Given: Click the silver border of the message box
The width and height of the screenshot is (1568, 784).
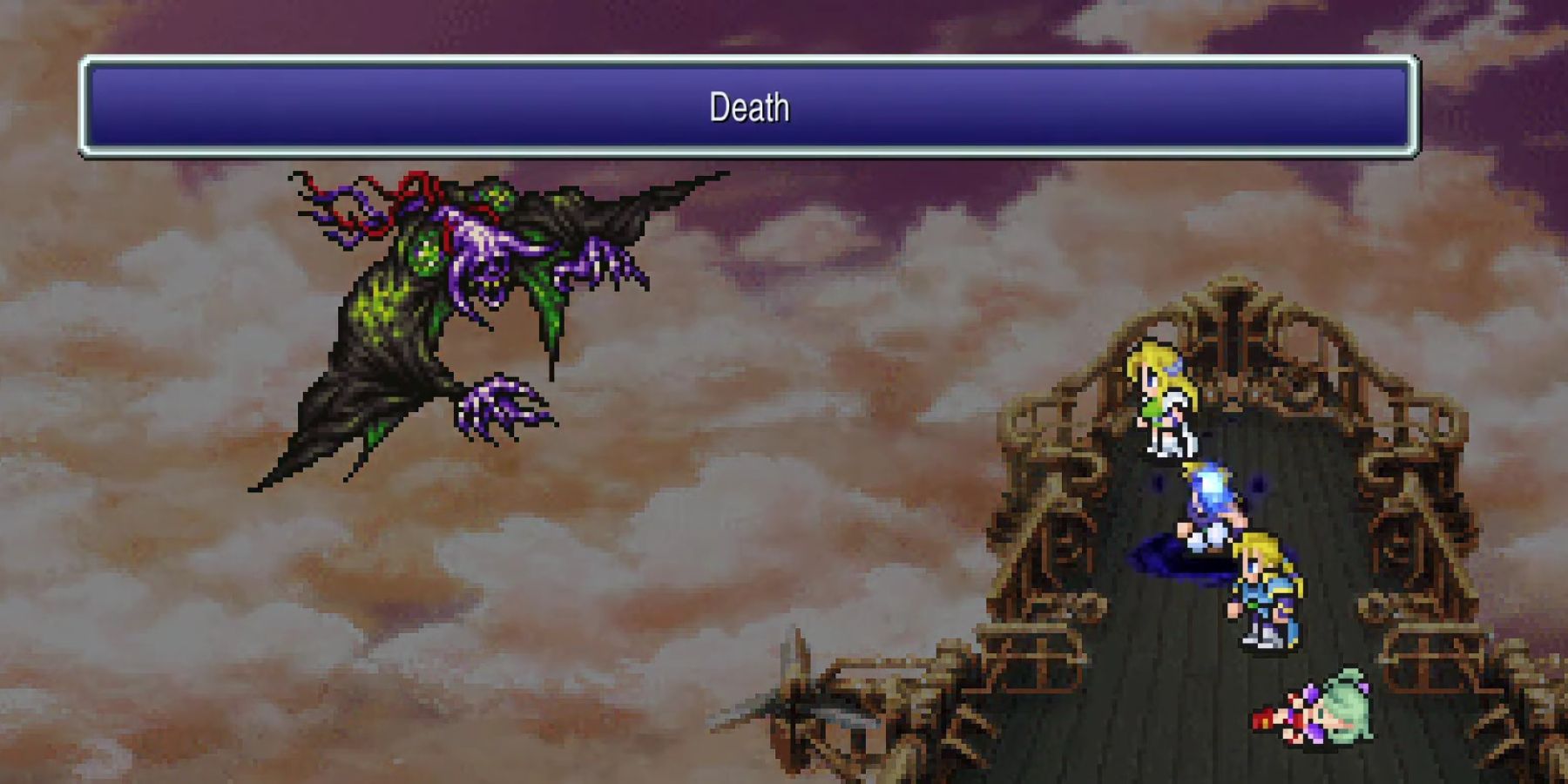Looking at the screenshot, I should point(749,60).
